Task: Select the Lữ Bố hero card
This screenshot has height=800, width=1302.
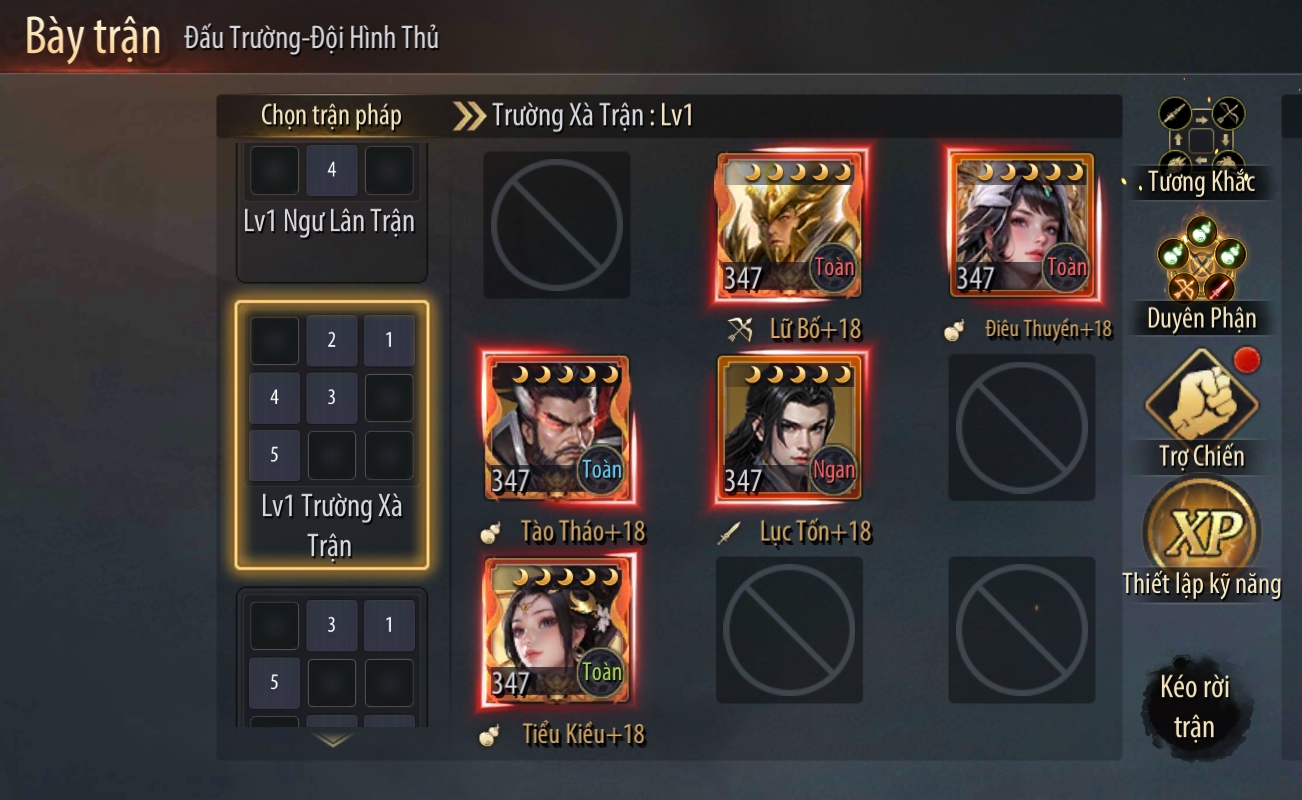Action: point(790,226)
